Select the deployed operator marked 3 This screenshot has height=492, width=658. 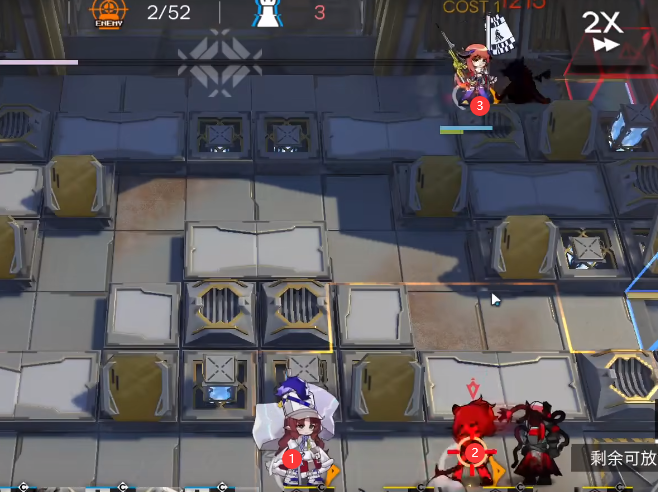click(x=477, y=78)
